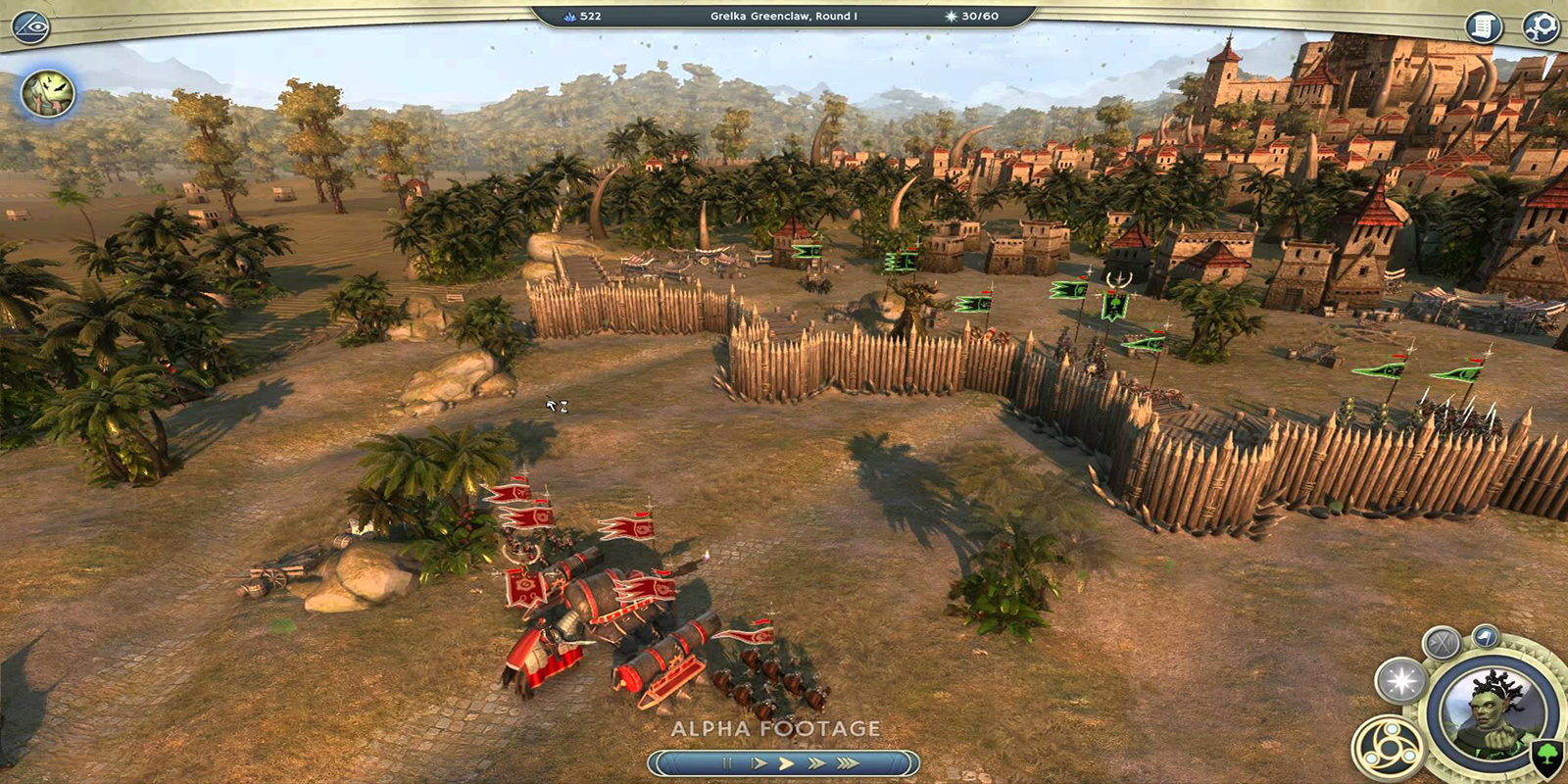Viewport: 1568px width, 784px height.
Task: Click the crossed swords auto-combat button
Action: [1442, 644]
